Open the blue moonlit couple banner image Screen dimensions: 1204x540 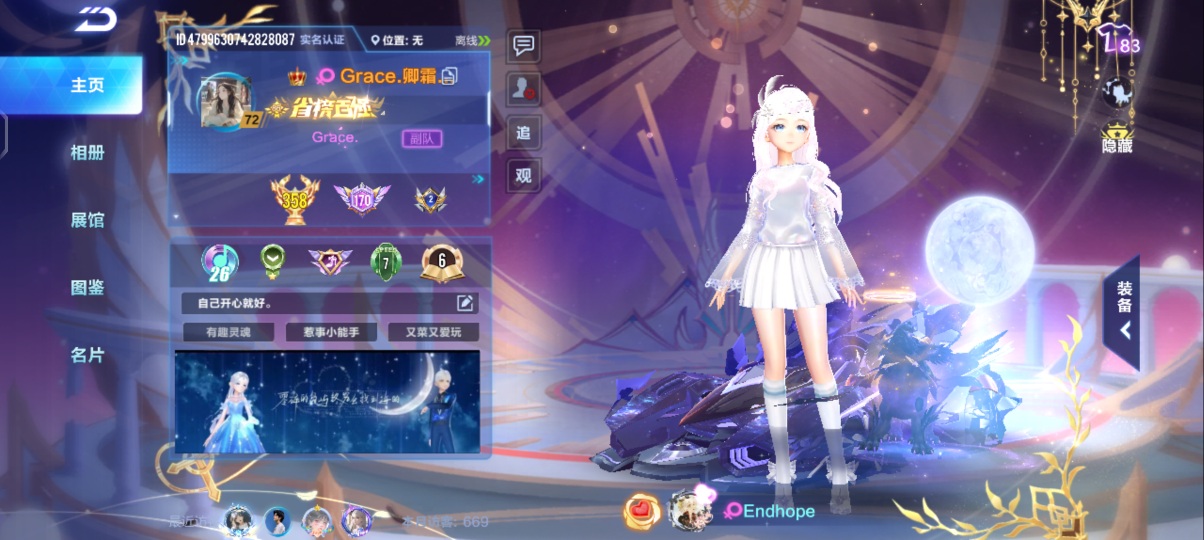click(x=327, y=401)
